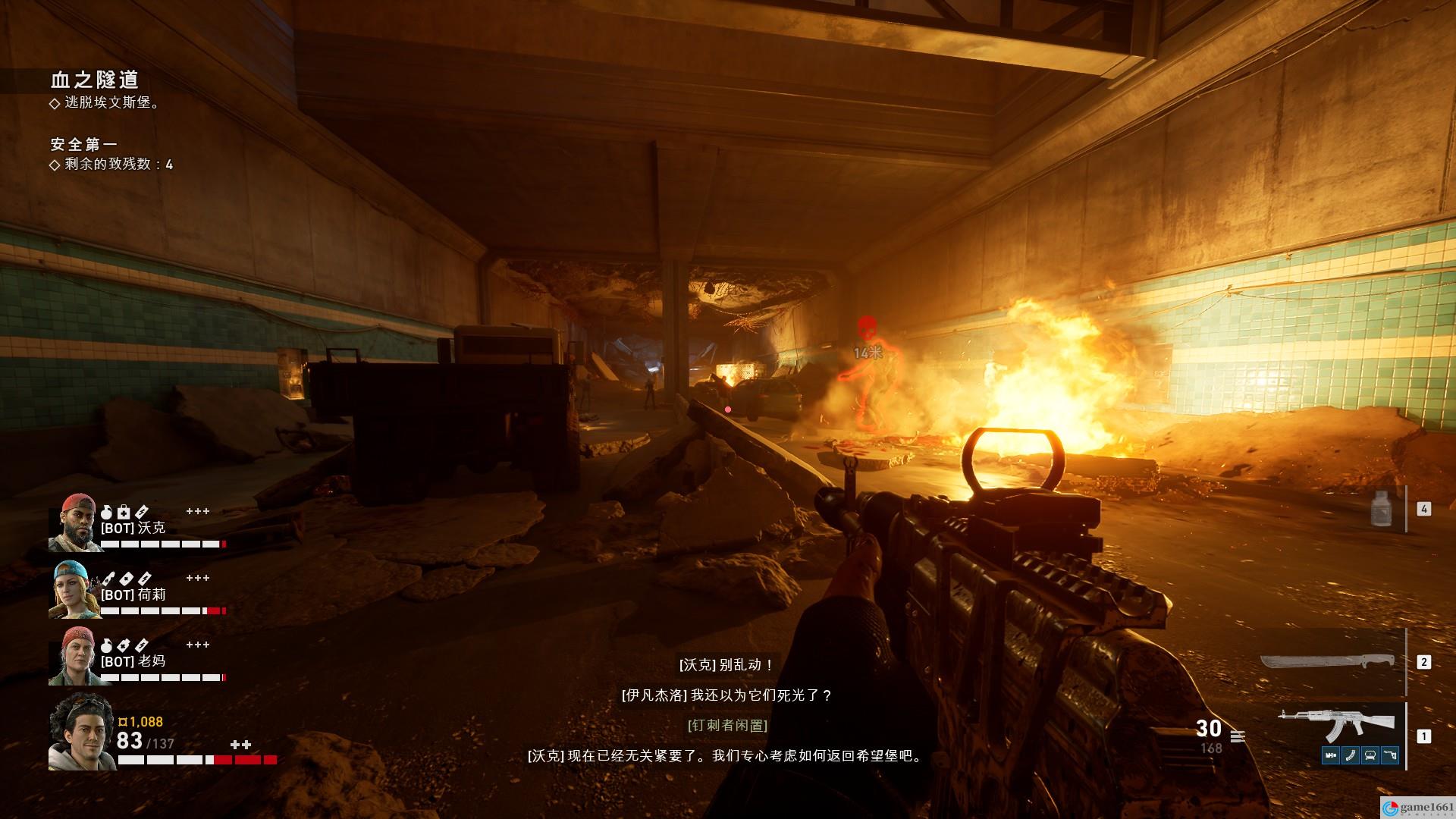Viewport: 1456px width, 819px height.
Task: Click Mom's bot teammate portrait
Action: (74, 656)
